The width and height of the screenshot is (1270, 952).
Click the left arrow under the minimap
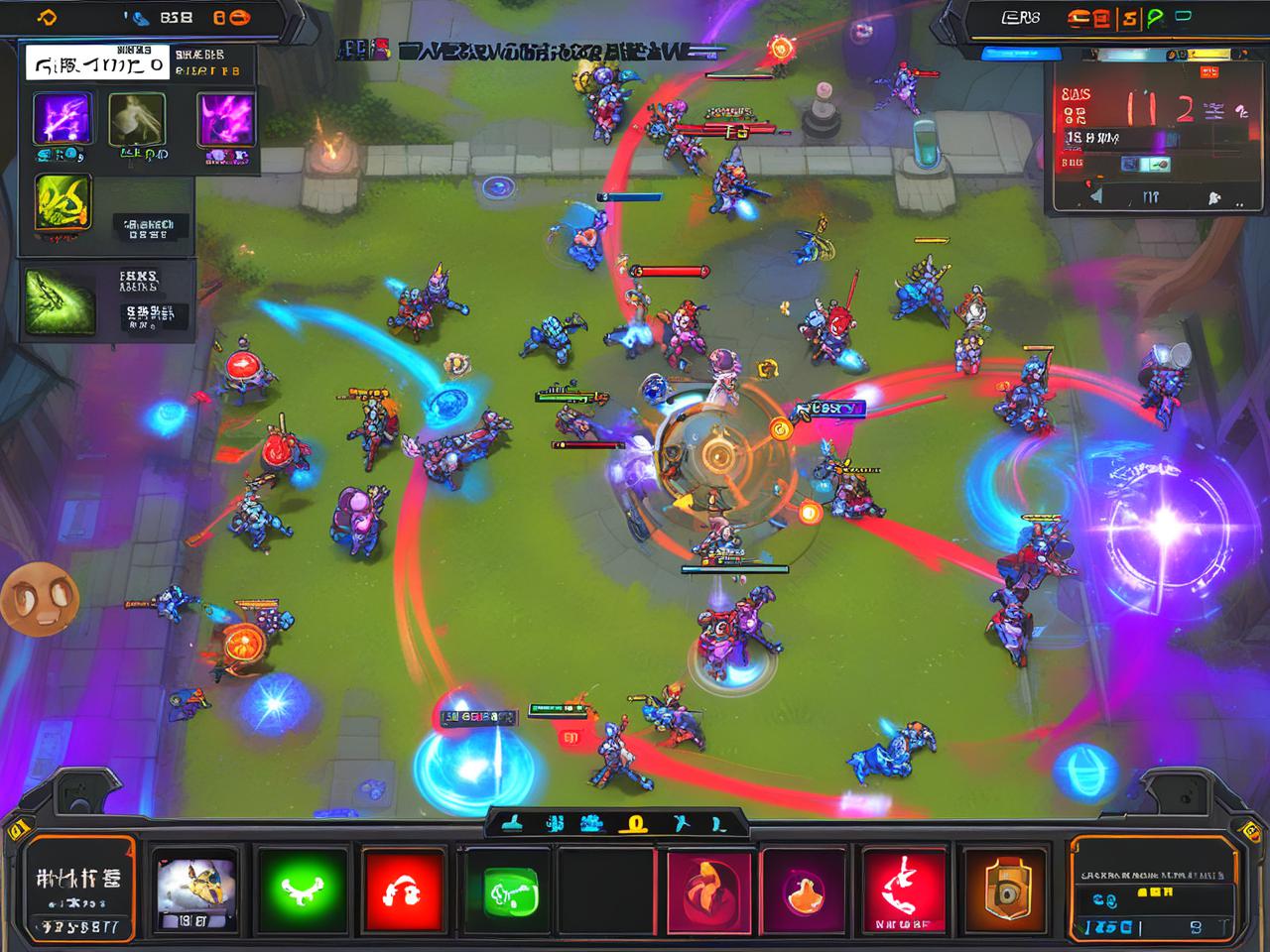[1095, 196]
